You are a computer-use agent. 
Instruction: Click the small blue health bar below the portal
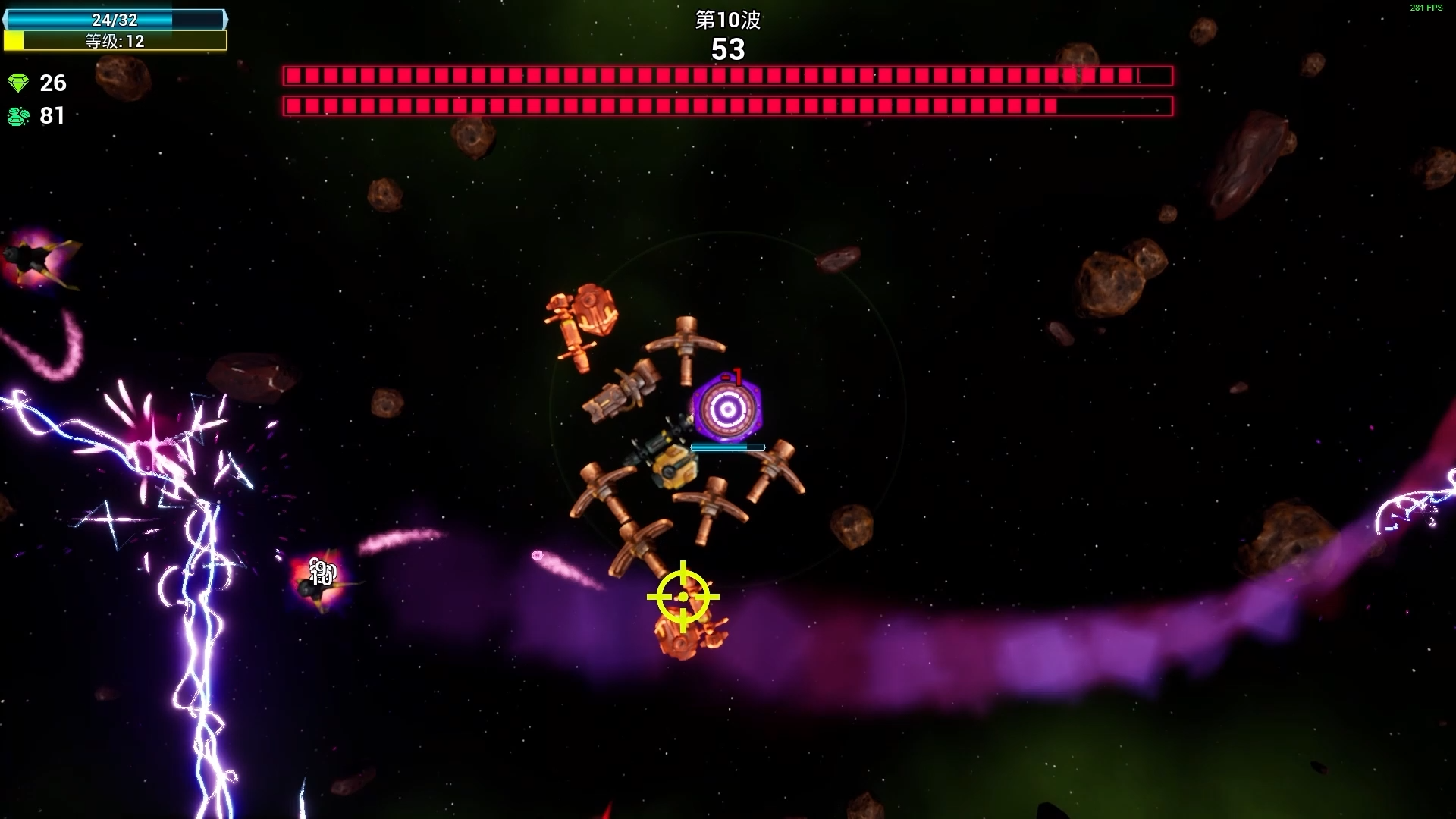pos(729,447)
